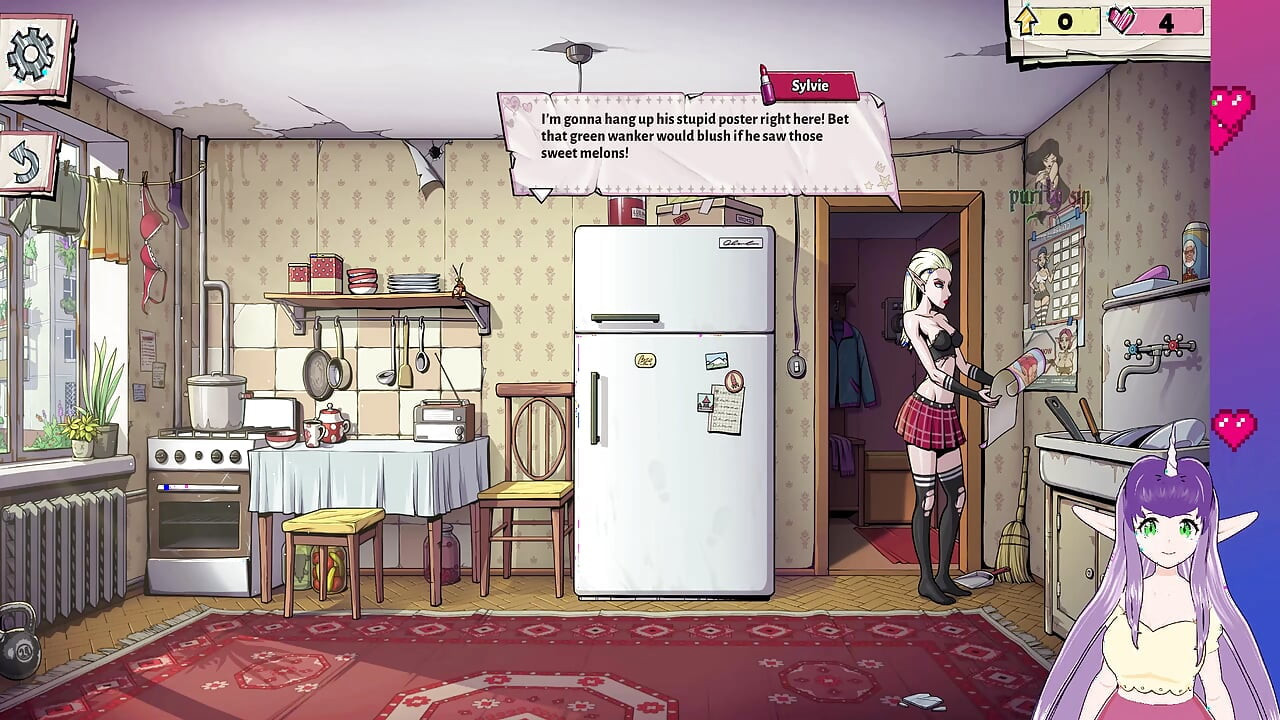
Task: Open the gear settings menu
Action: point(32,54)
